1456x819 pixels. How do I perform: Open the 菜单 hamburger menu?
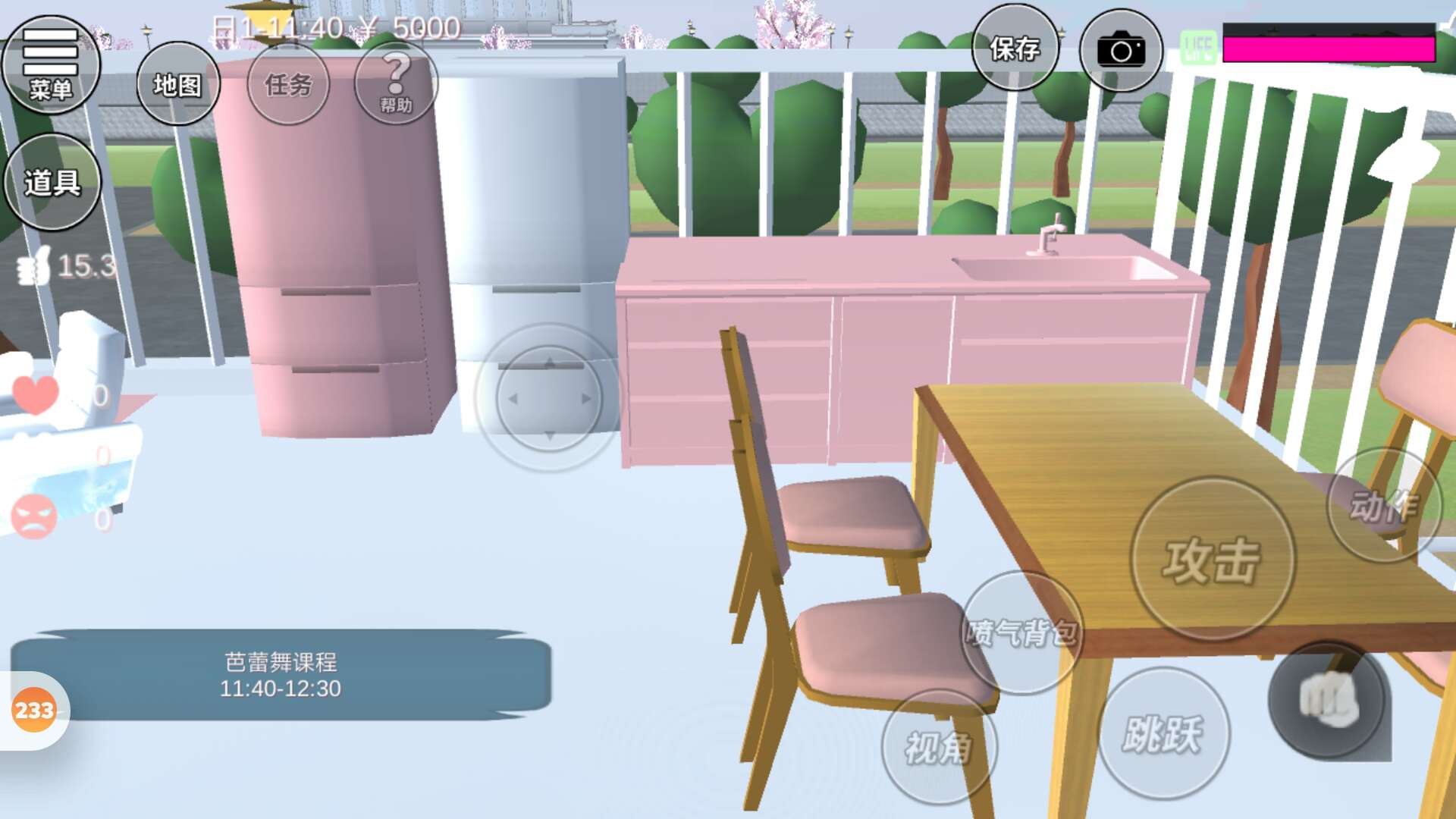coord(51,65)
